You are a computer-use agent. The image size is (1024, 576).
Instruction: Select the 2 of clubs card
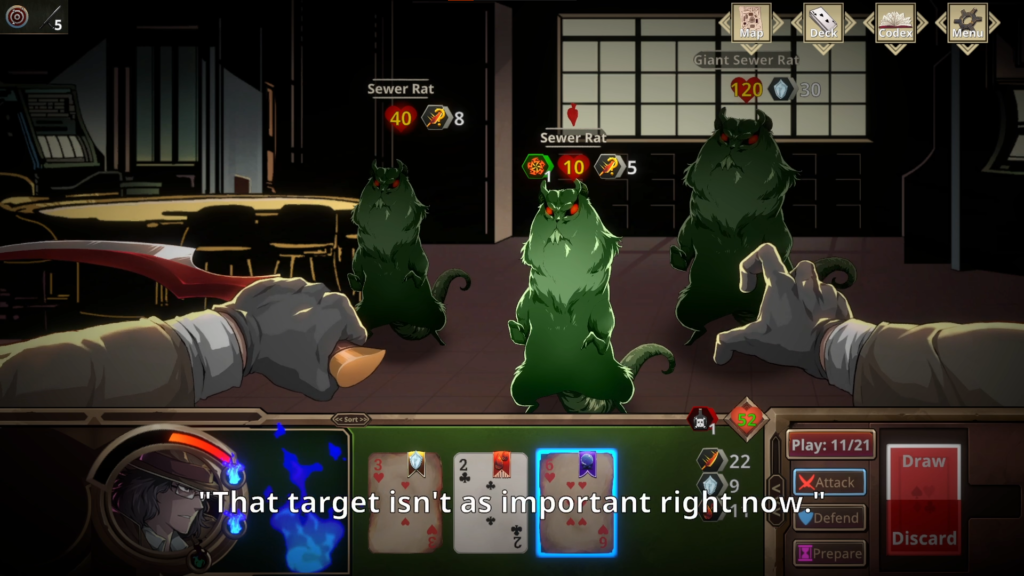coord(490,502)
